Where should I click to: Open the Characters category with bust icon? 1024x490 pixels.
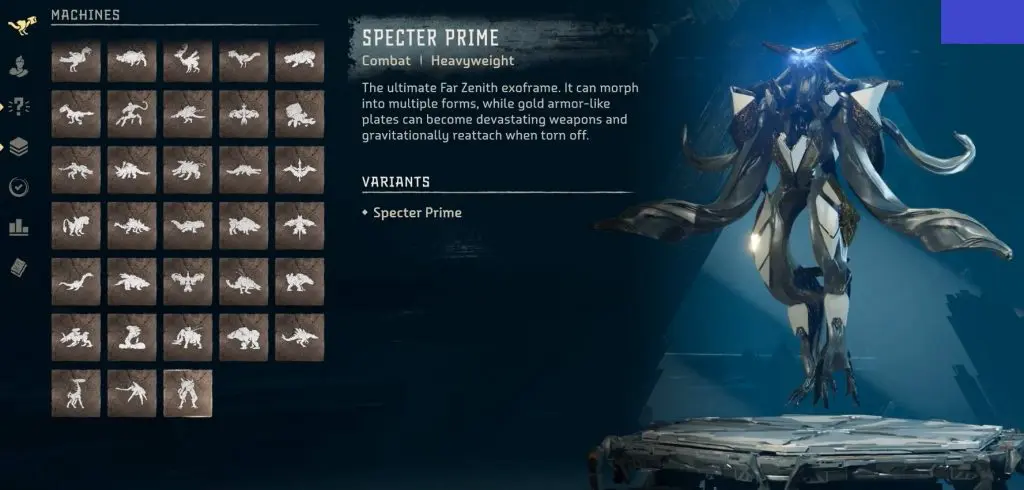(x=20, y=66)
